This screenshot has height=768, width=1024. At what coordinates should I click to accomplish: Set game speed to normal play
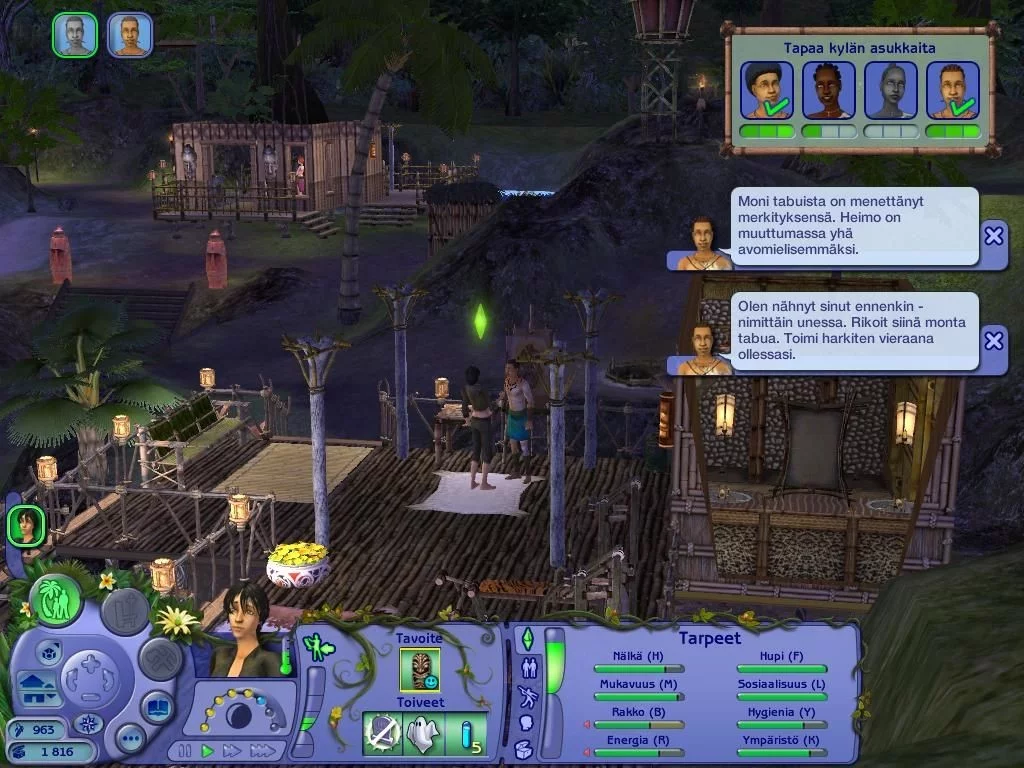tap(208, 750)
